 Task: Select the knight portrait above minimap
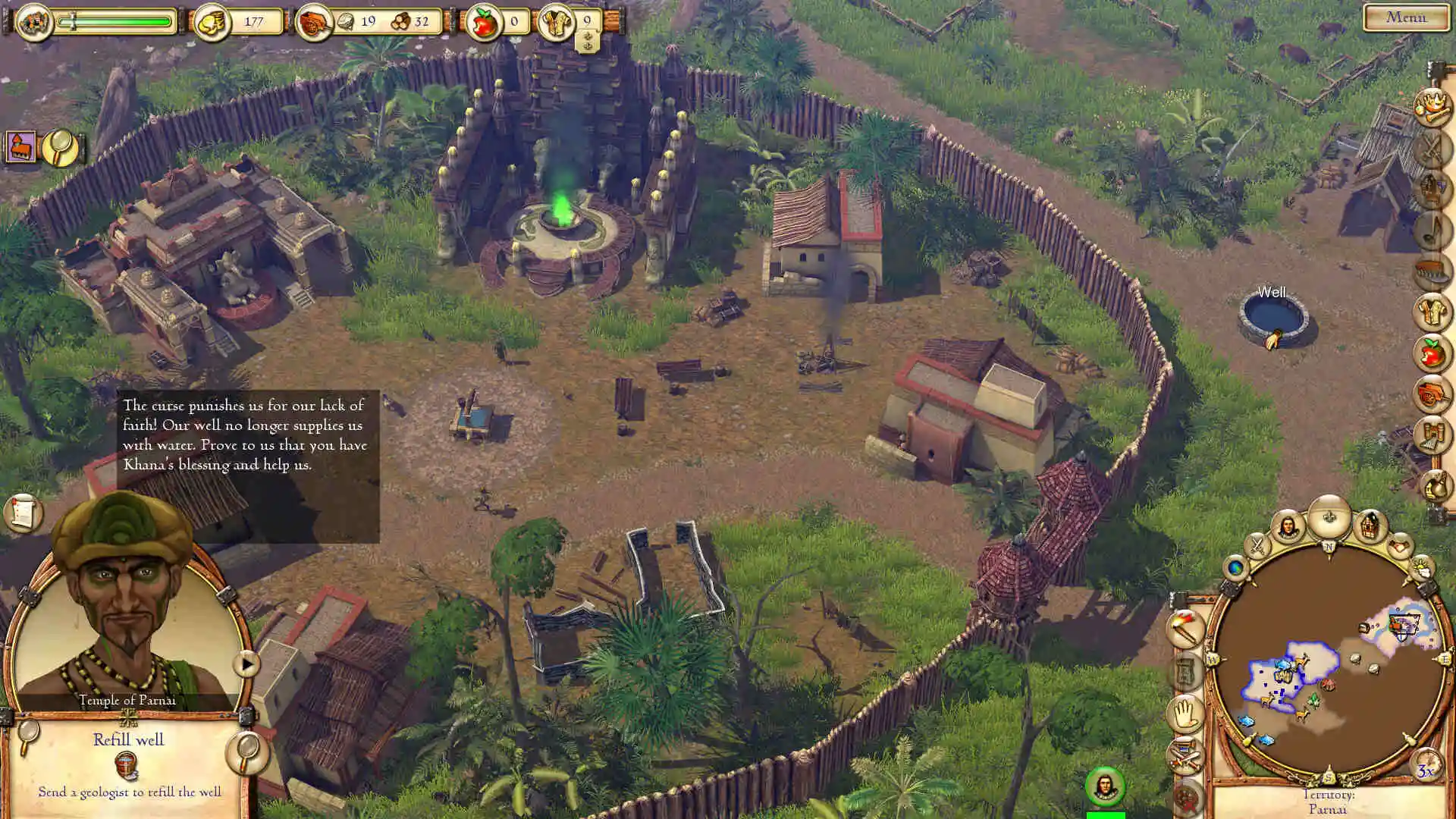point(1287,526)
